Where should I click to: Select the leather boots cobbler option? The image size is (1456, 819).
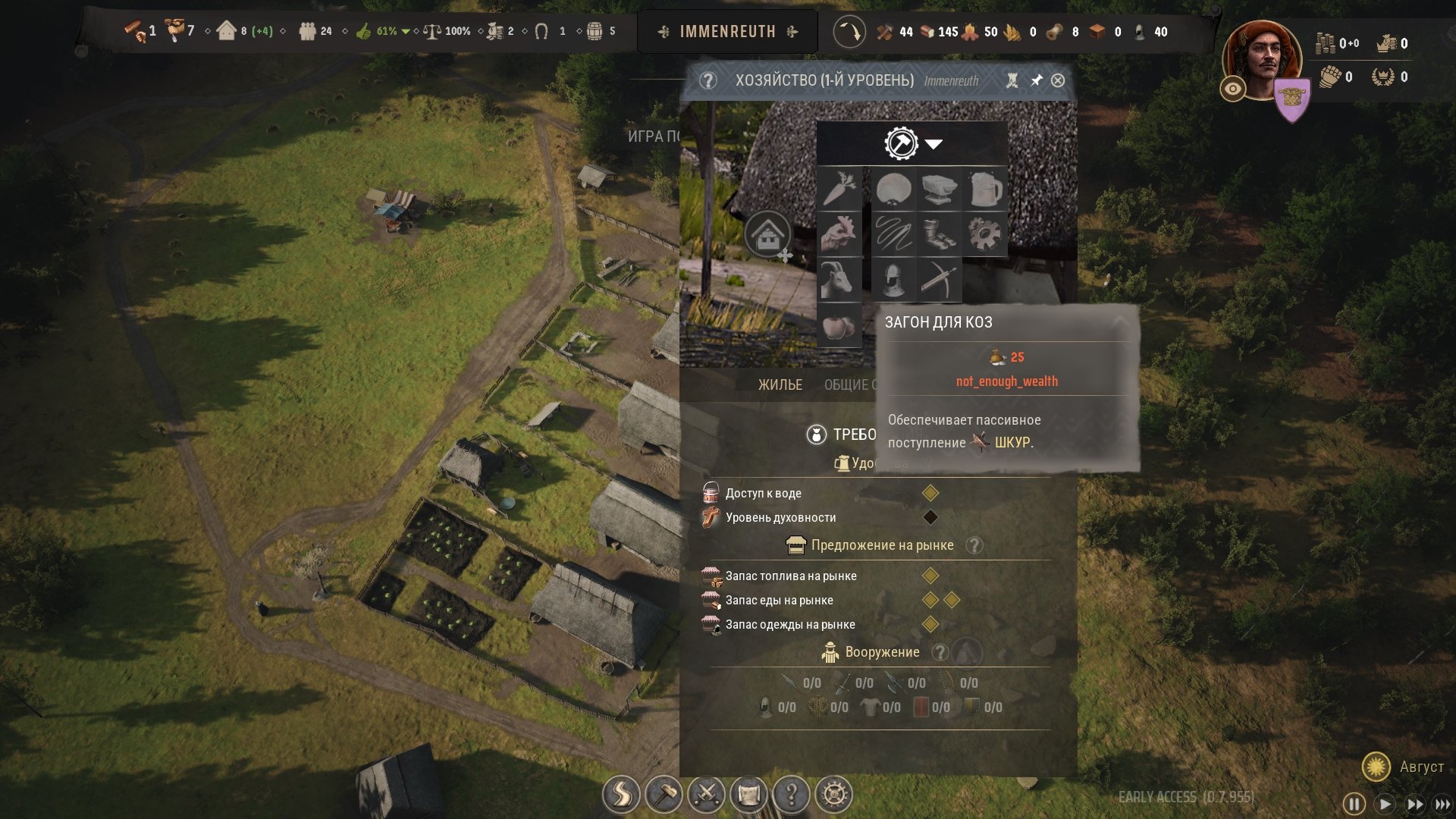tap(940, 234)
